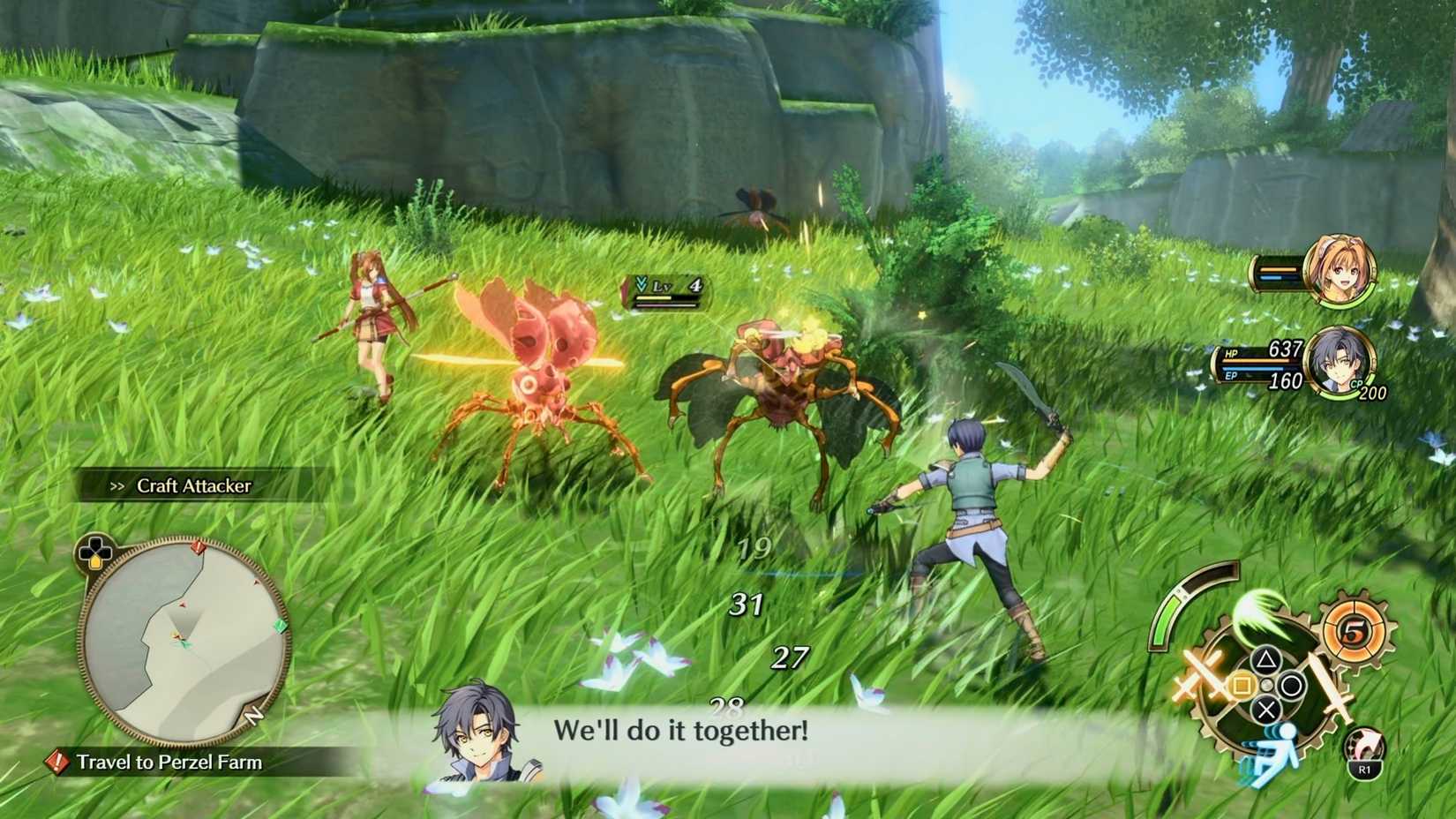Select the crossed swords Craft icon
The width and height of the screenshot is (1456, 819).
(x=1203, y=676)
